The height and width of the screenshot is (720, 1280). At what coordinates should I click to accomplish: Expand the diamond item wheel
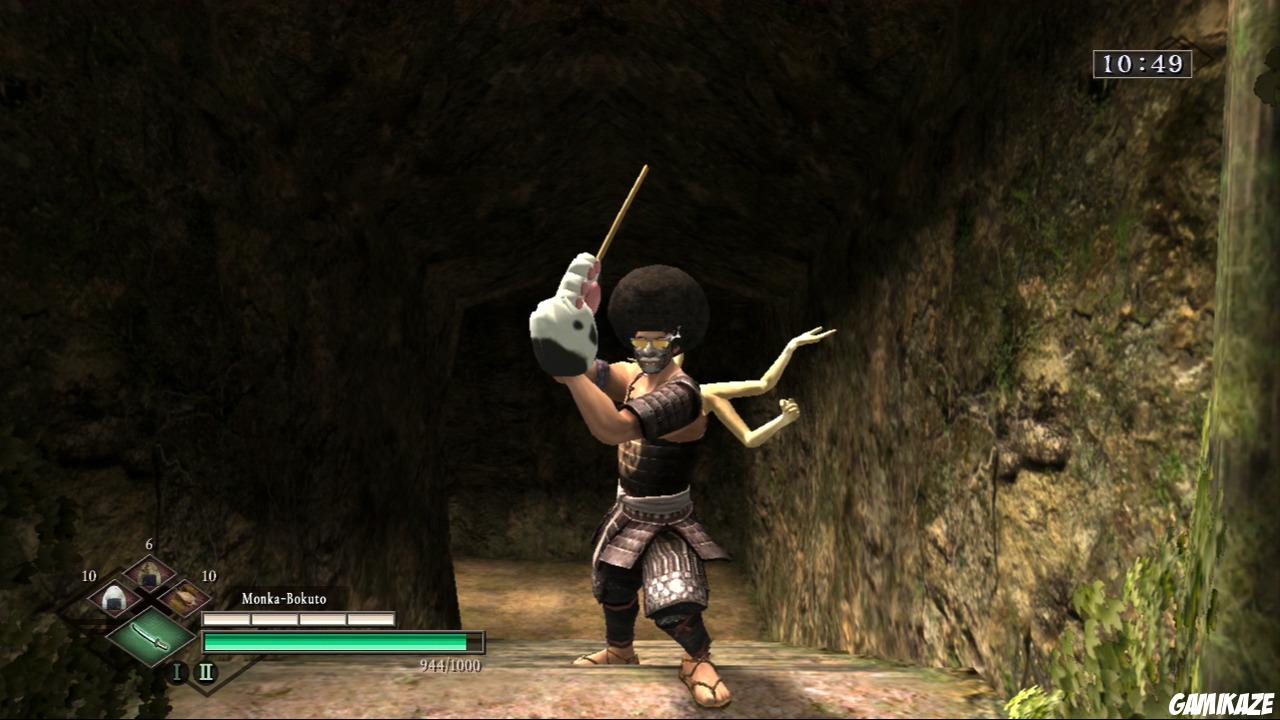[x=148, y=606]
